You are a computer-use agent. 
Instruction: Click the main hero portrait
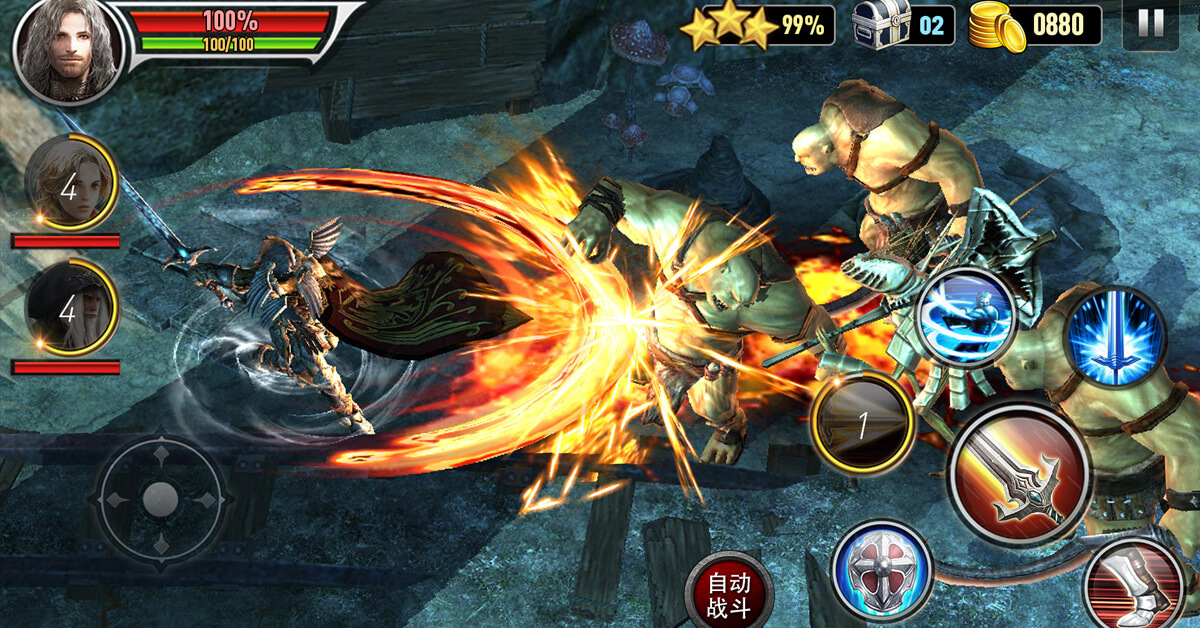click(x=68, y=48)
